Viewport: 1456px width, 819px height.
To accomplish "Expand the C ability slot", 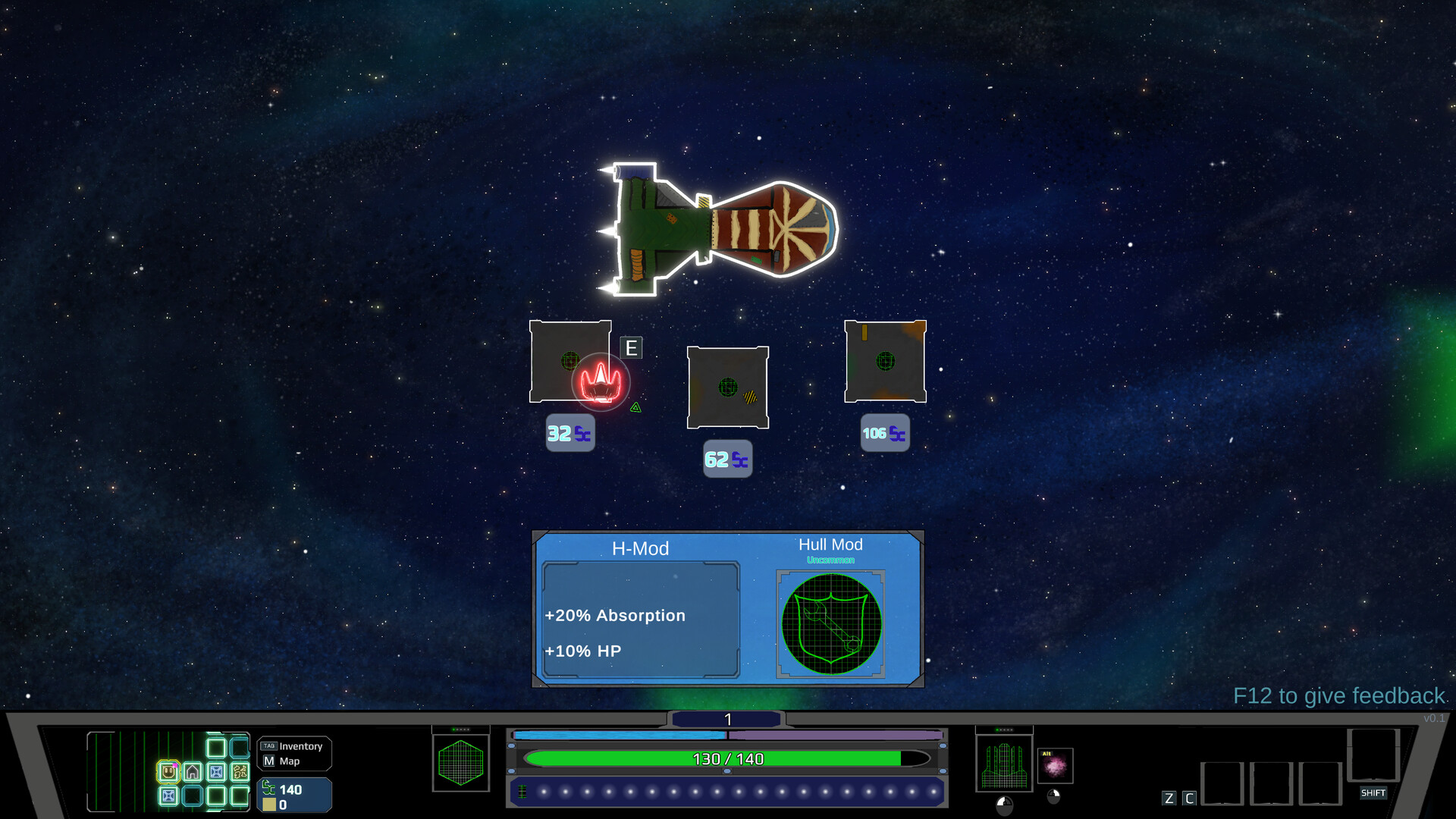I will (x=1189, y=798).
